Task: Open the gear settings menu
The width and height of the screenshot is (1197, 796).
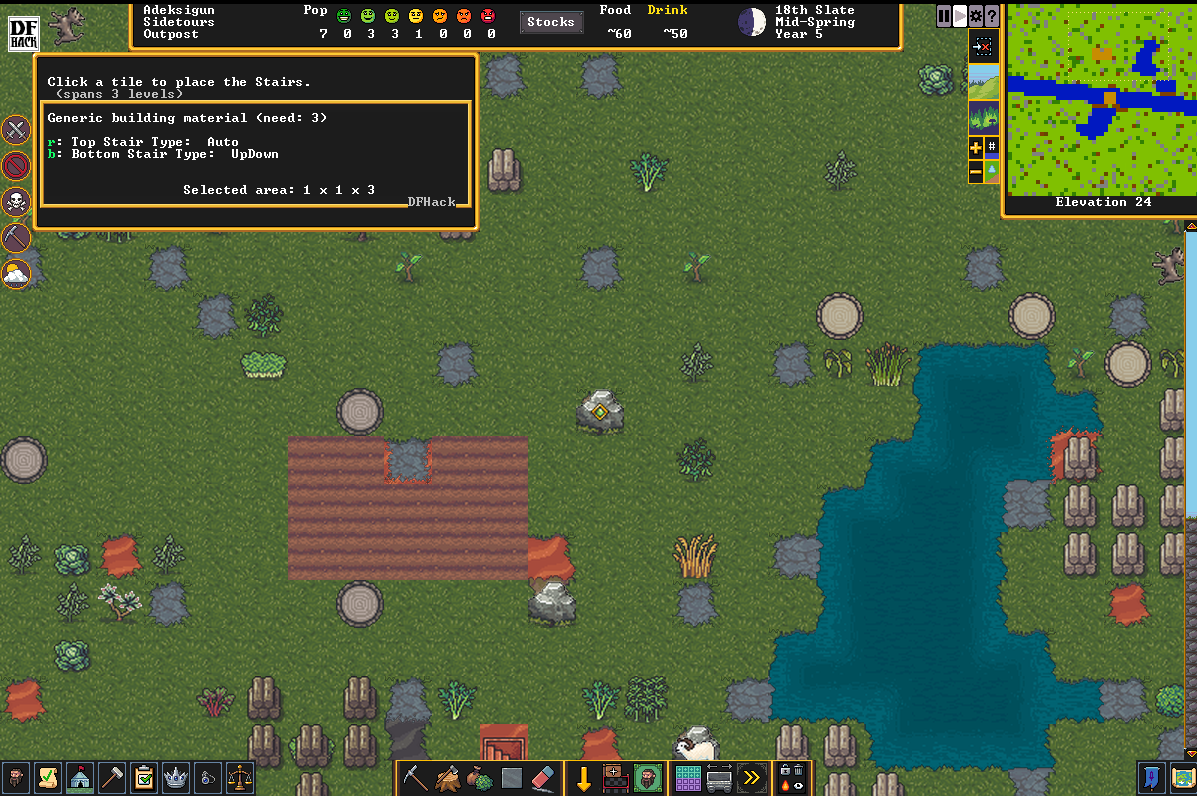Action: pos(976,16)
